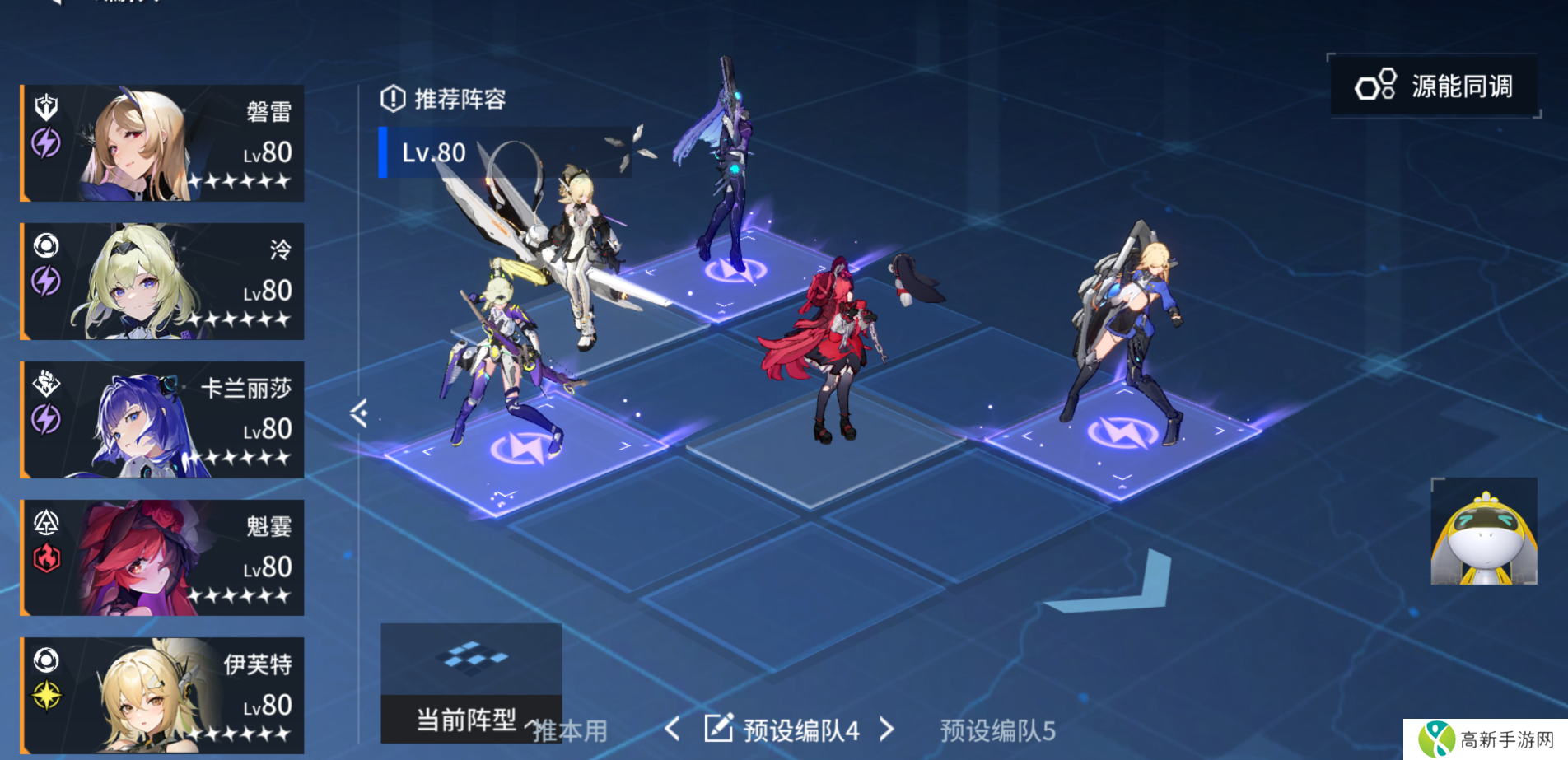Click the right arrow to go to next preset team

888,730
